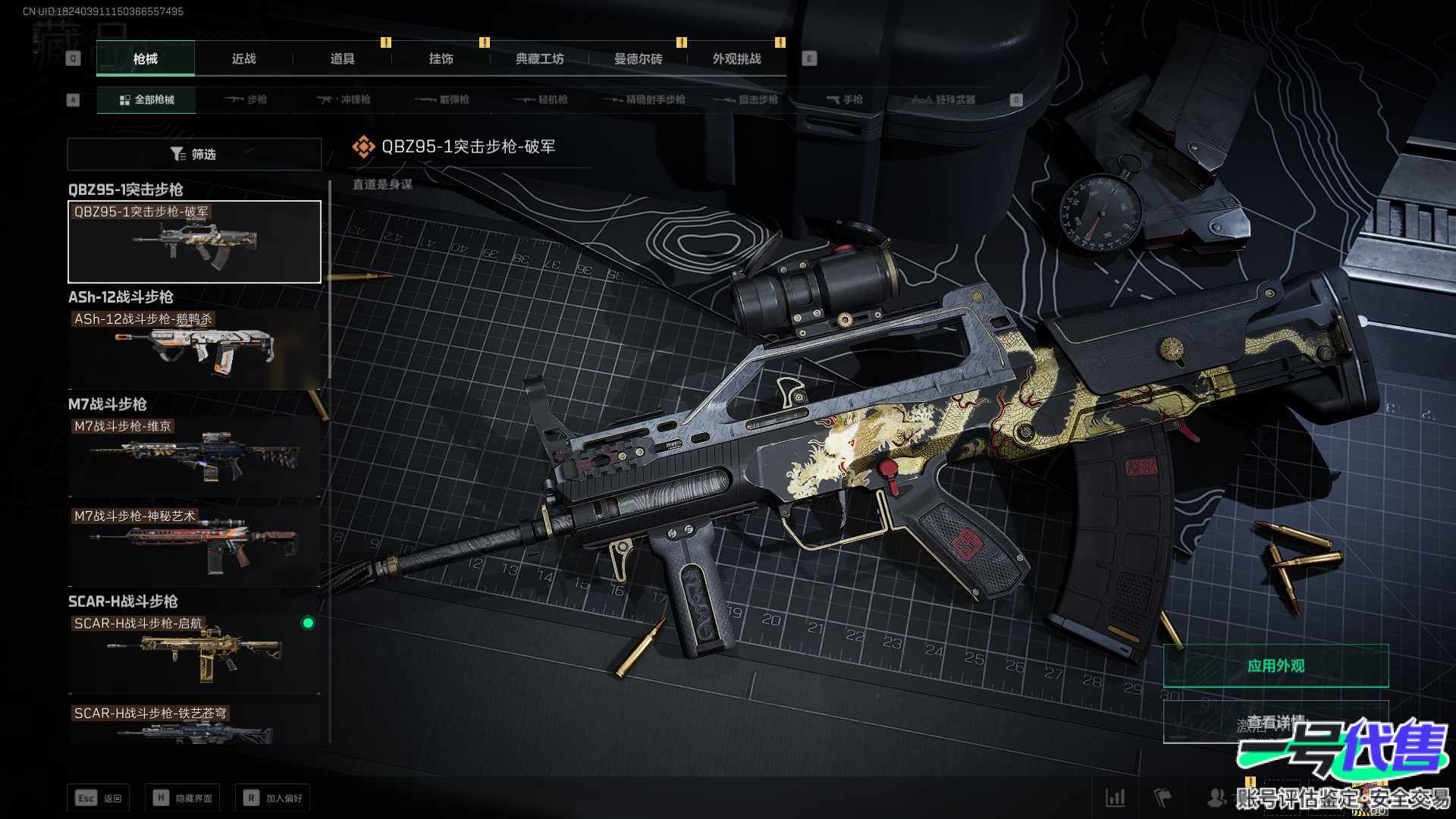Image resolution: width=1456 pixels, height=819 pixels.
Task: Open the 筛选 filter button
Action: [194, 154]
